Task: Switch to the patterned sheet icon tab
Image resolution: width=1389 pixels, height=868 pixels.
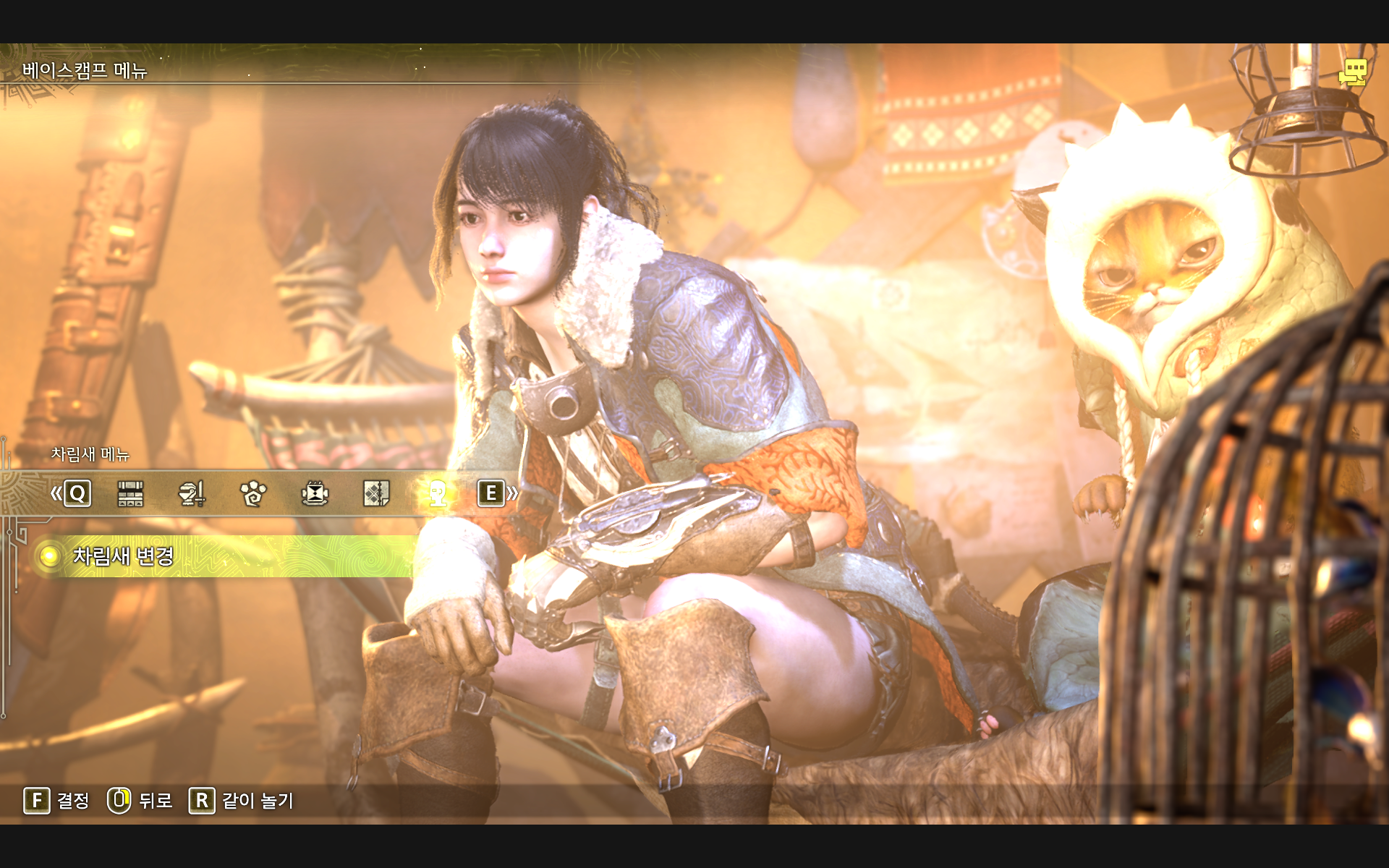Action: click(376, 494)
